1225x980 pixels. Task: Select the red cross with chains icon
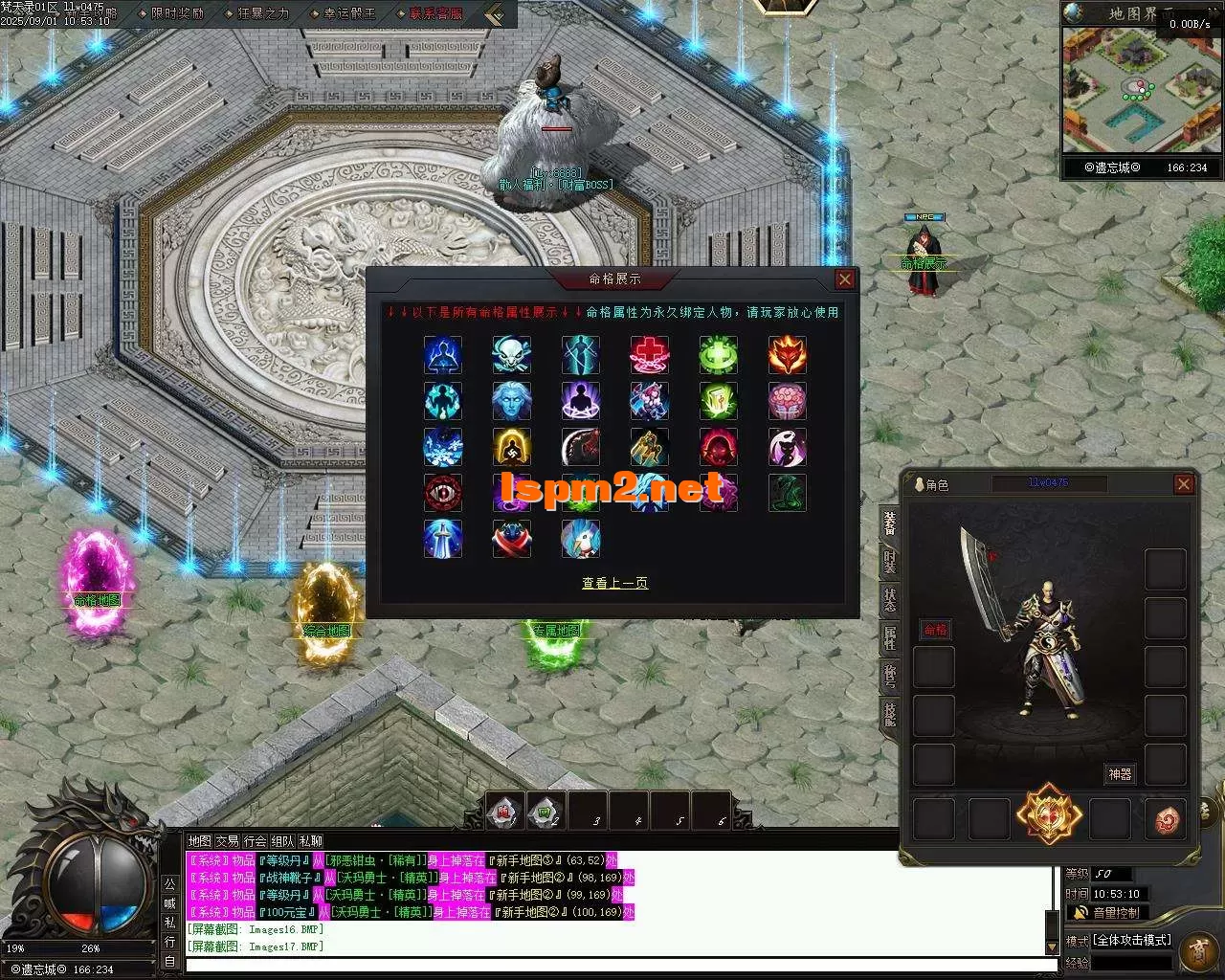tap(649, 355)
